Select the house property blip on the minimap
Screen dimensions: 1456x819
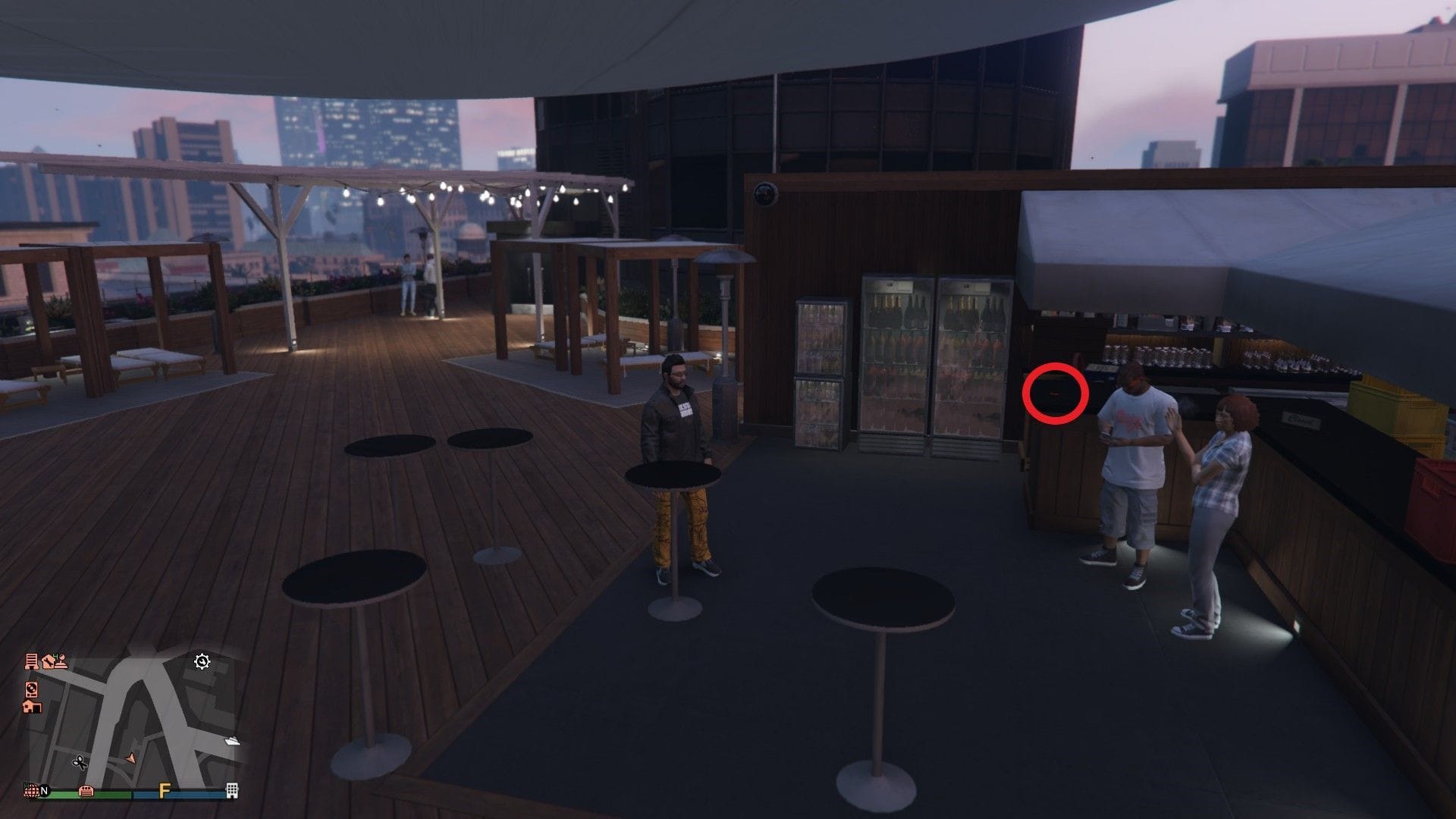[x=32, y=708]
